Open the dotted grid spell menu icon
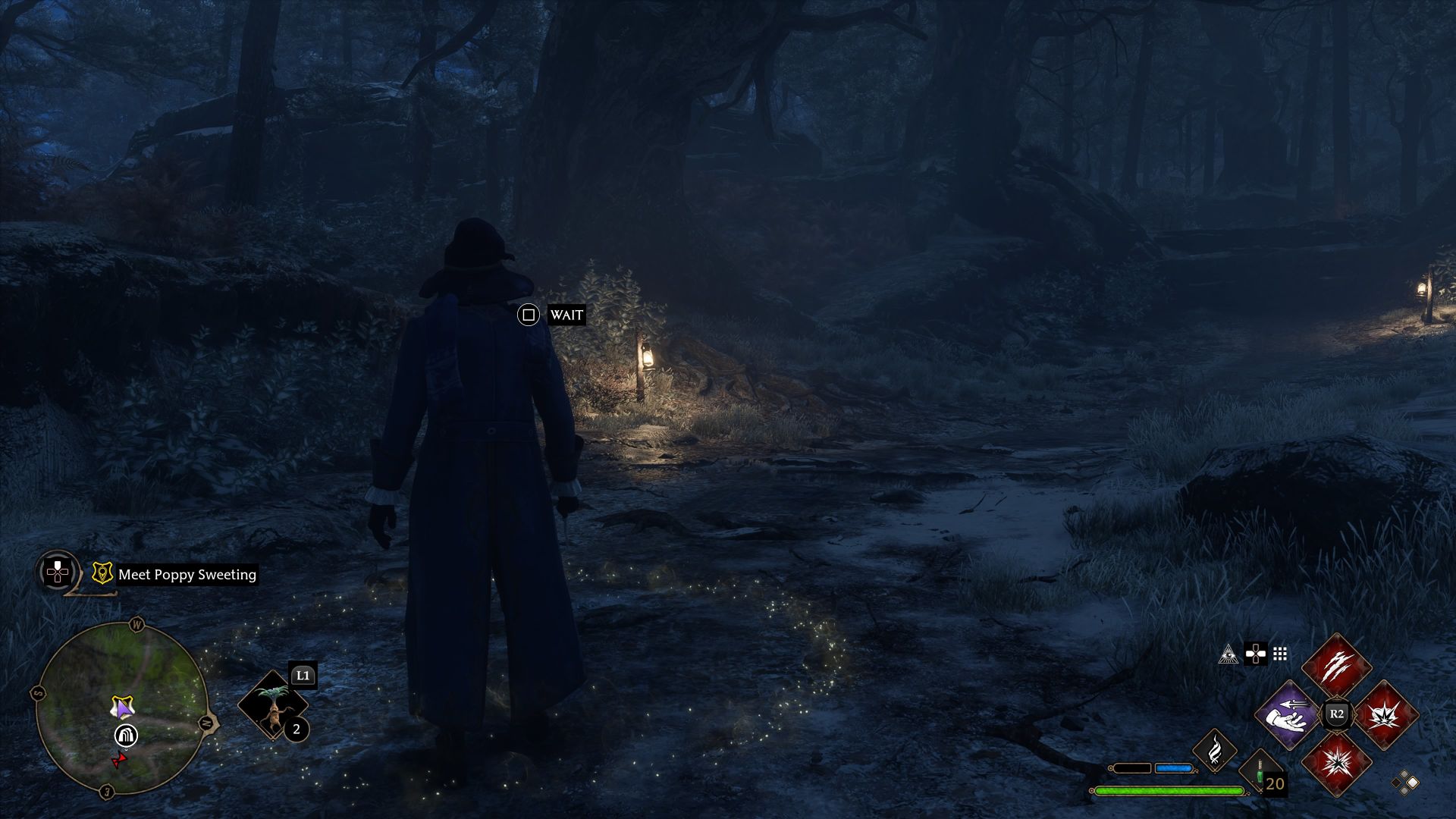 (1280, 654)
